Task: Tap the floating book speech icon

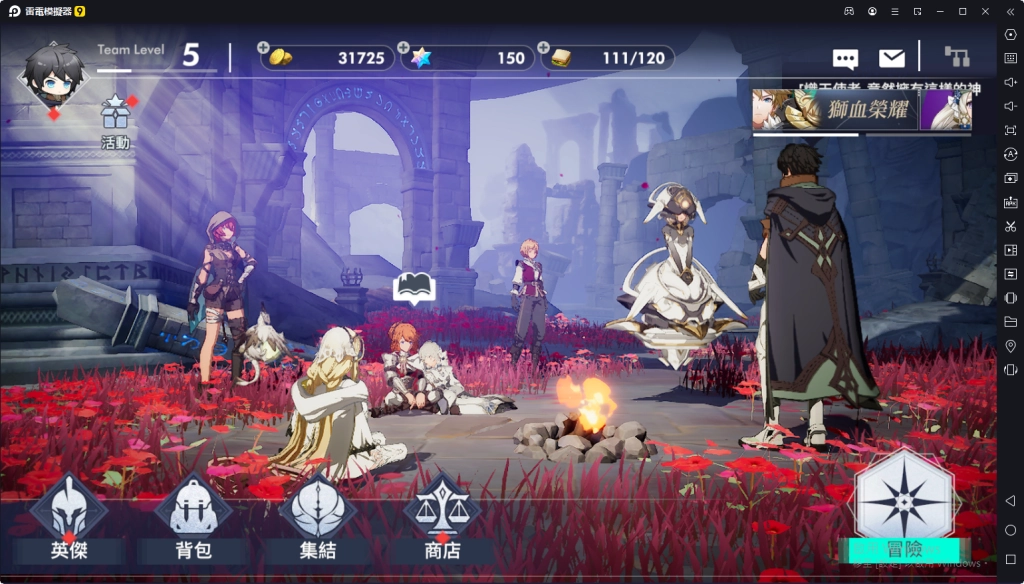Action: (x=414, y=288)
